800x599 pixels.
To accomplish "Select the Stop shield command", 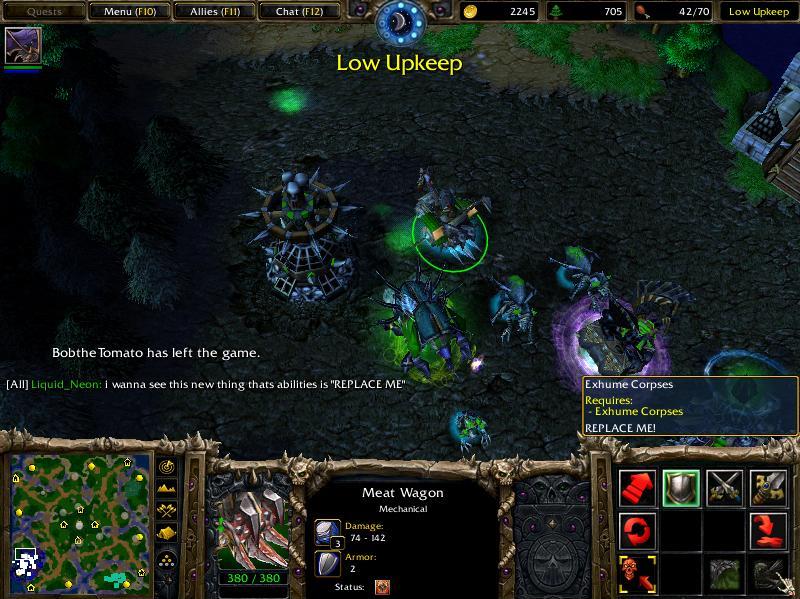I will (681, 487).
